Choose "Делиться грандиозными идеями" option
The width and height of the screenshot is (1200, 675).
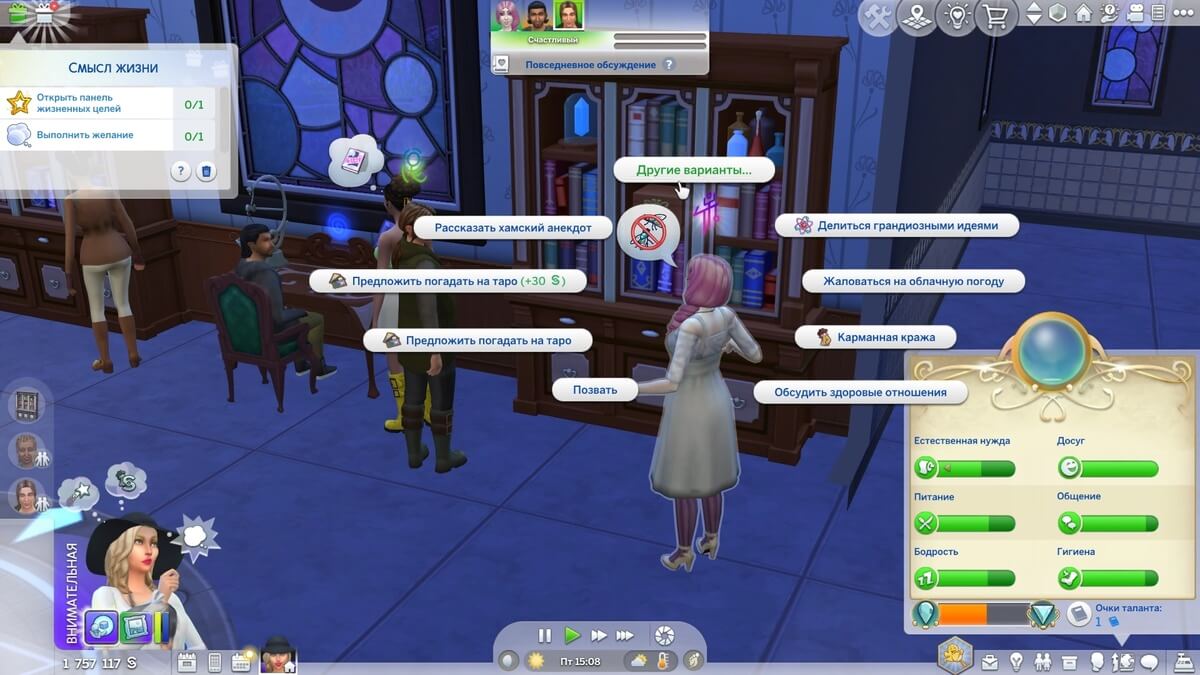click(897, 226)
